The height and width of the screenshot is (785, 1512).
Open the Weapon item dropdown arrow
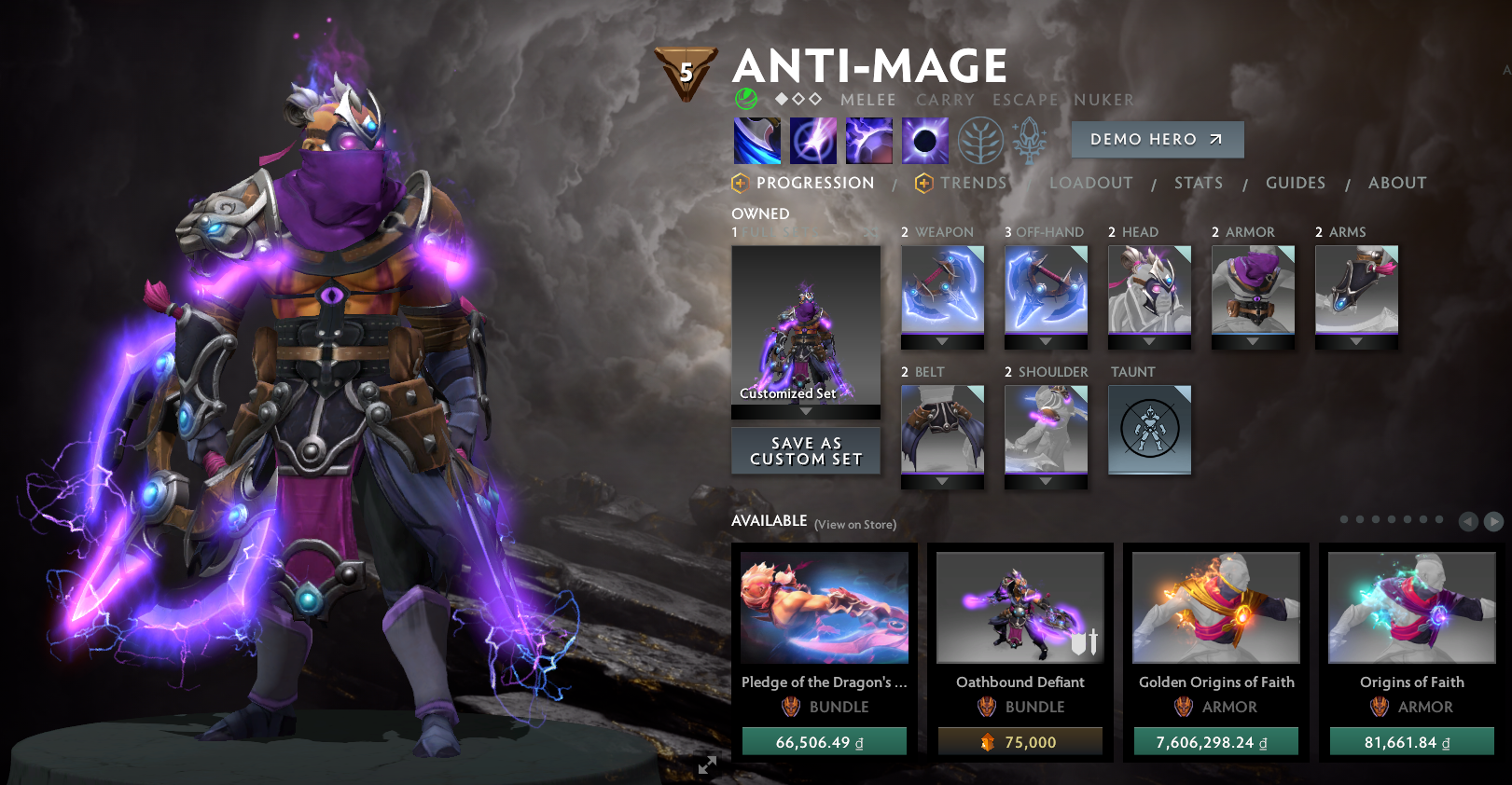(x=942, y=341)
